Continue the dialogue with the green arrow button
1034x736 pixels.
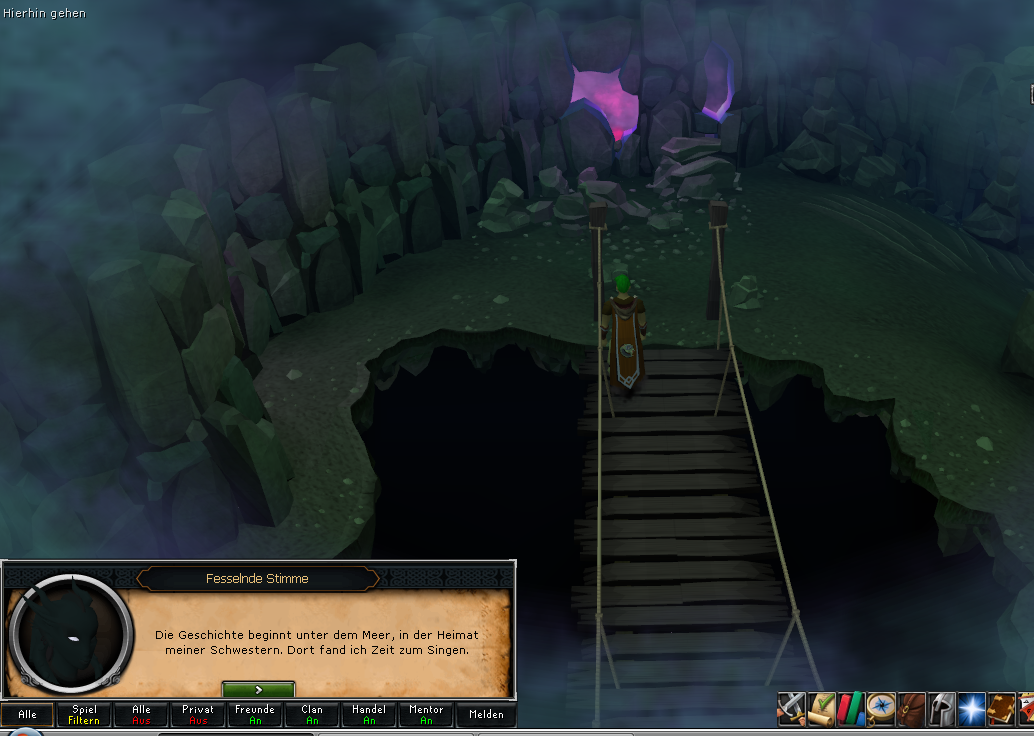click(x=258, y=690)
